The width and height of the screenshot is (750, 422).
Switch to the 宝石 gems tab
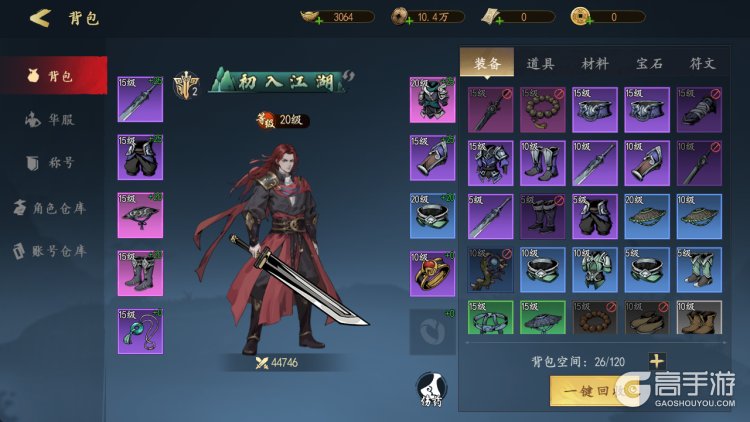coord(649,63)
